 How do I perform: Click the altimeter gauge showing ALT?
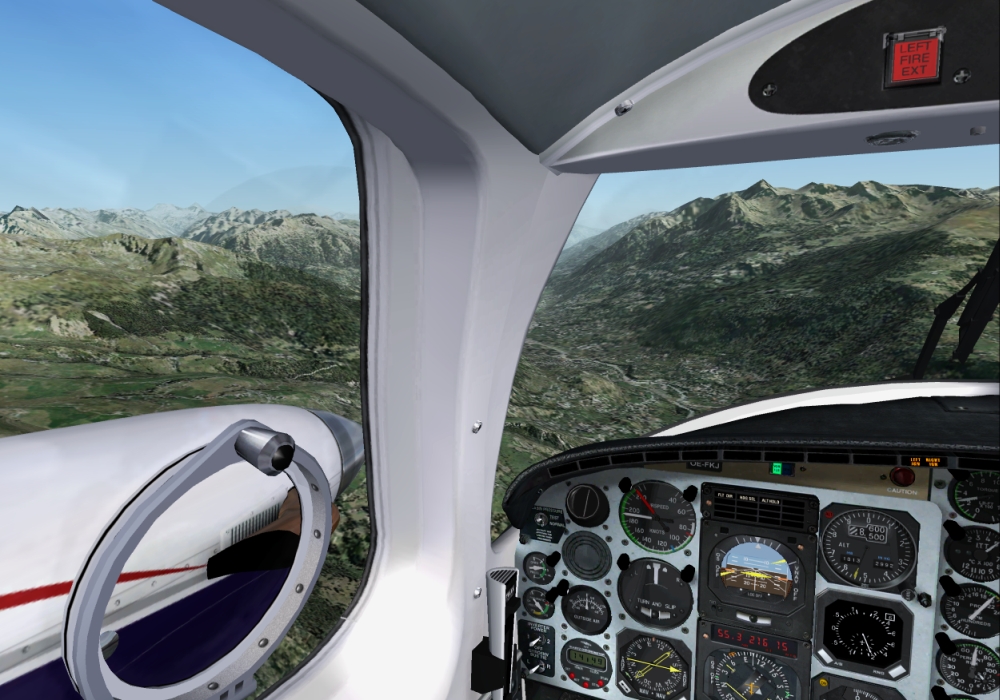(868, 548)
